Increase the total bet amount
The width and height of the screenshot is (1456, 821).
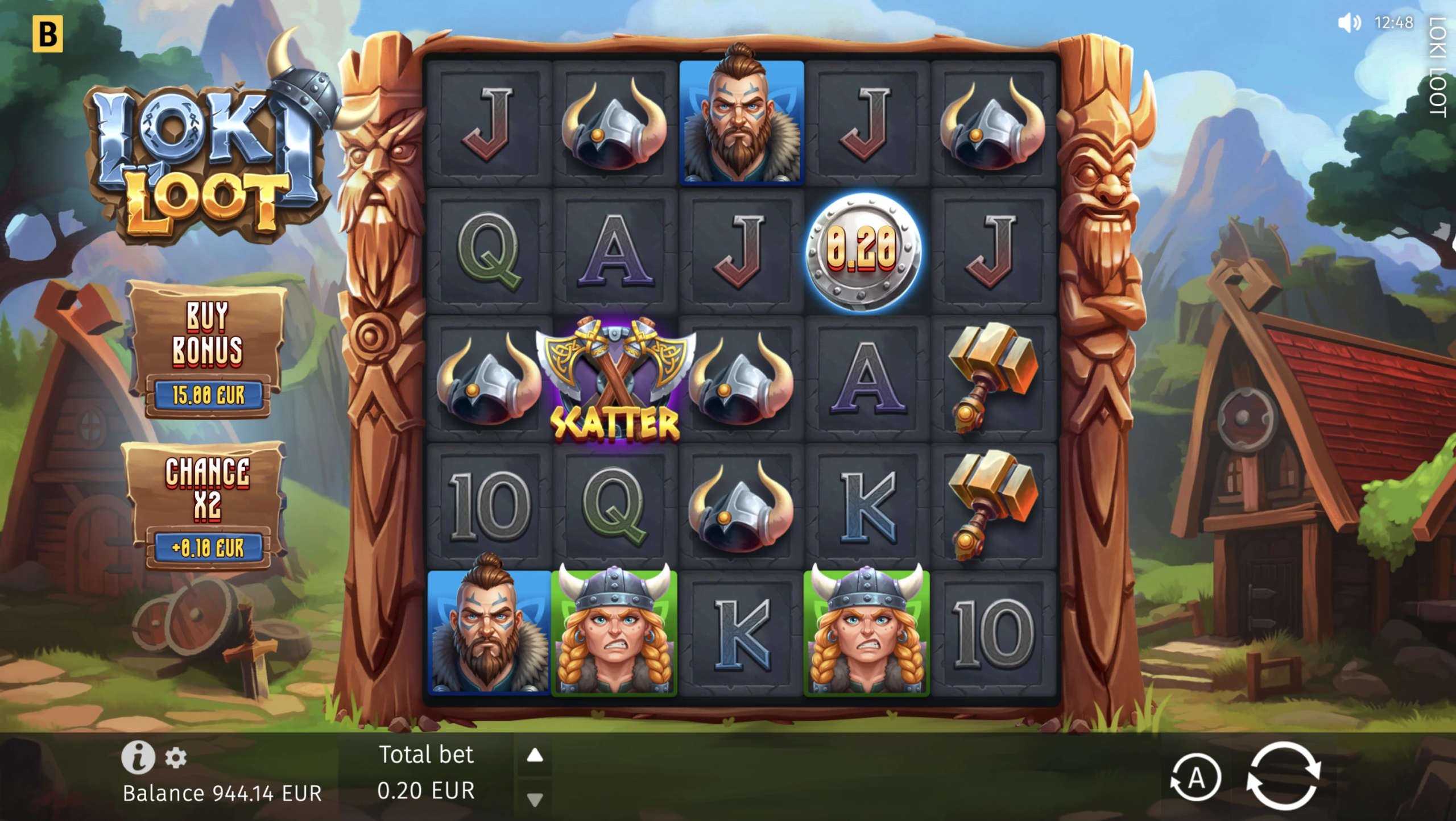[535, 756]
